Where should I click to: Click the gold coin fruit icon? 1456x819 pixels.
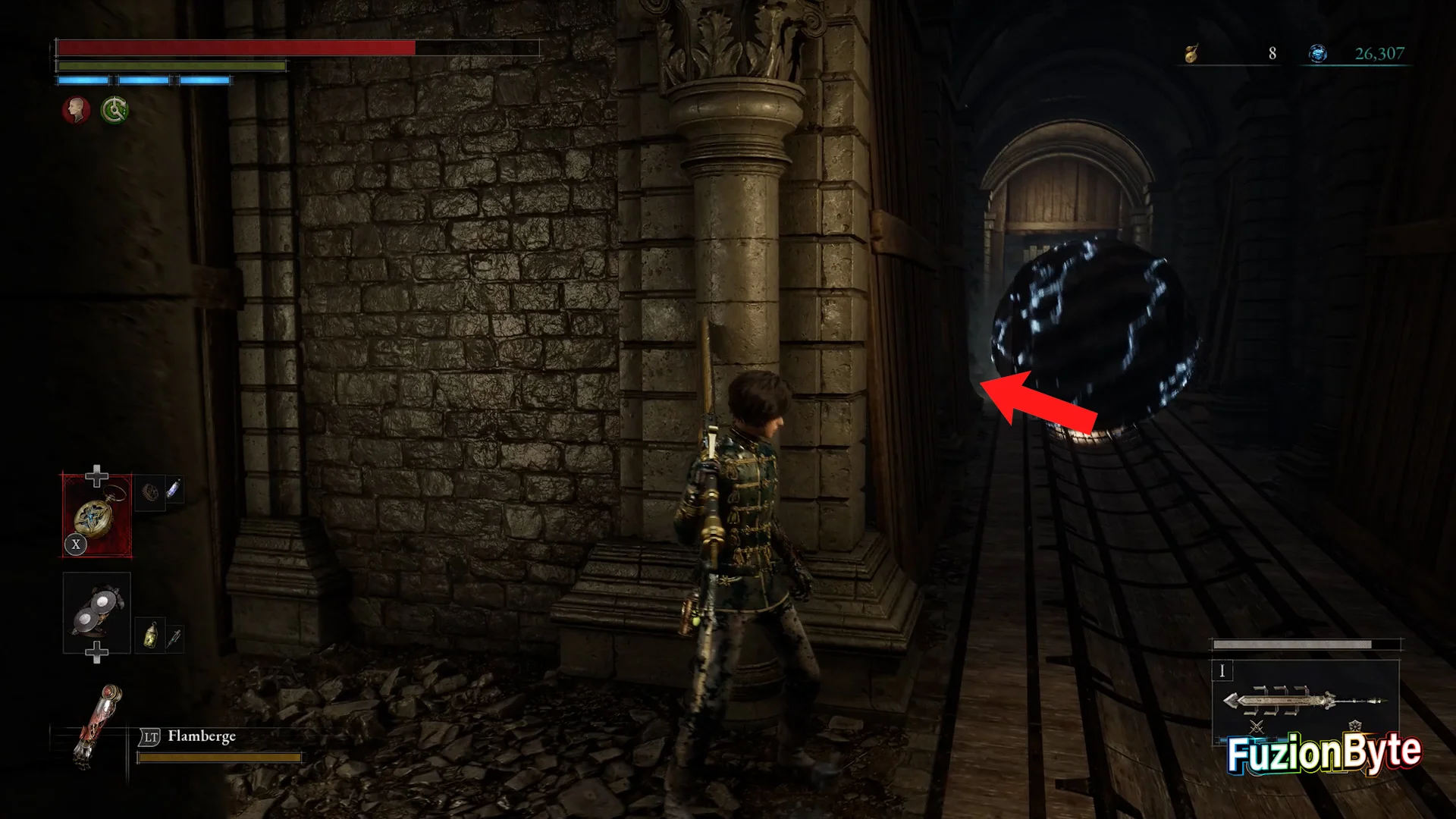(x=1191, y=54)
